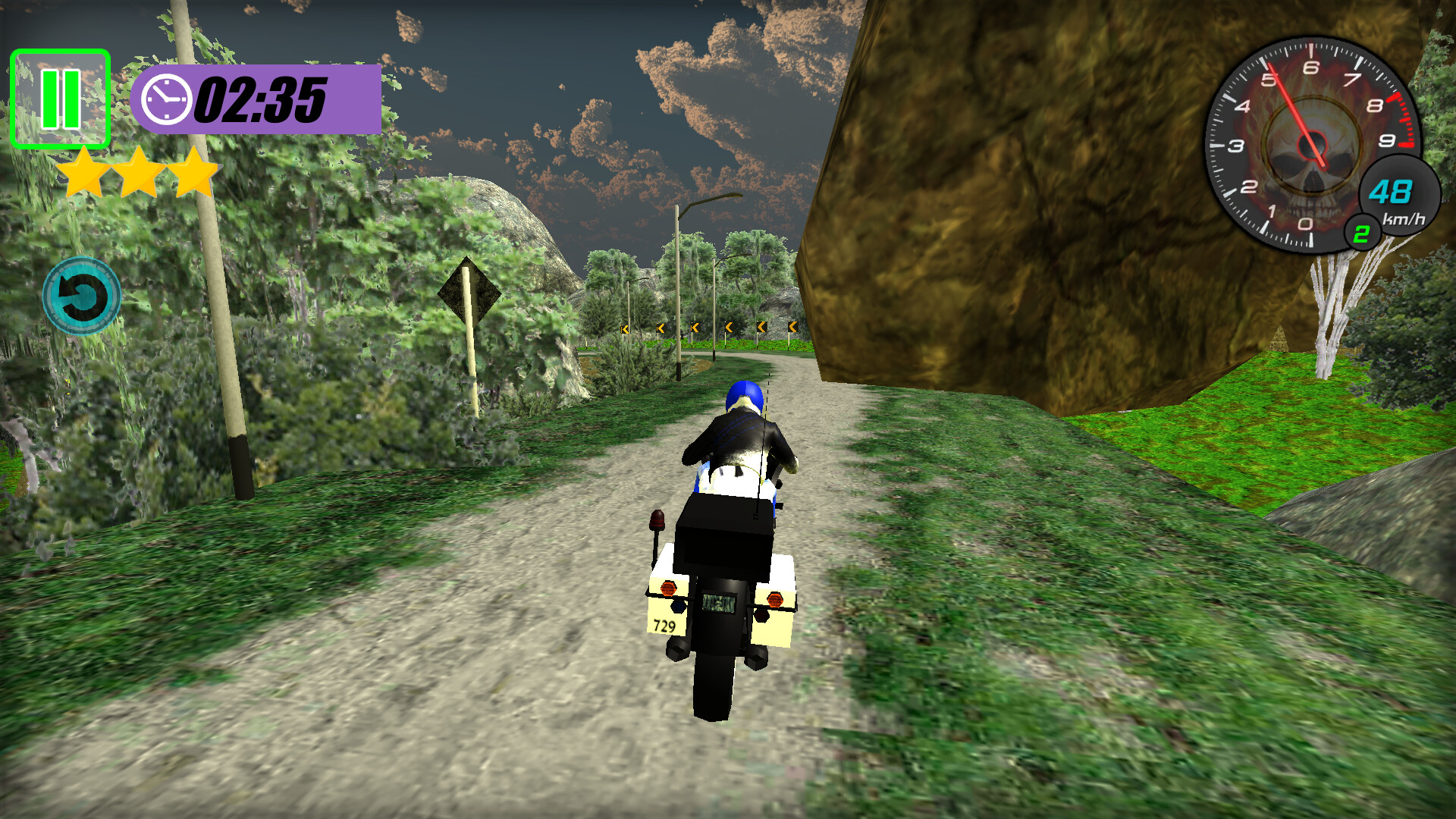Viewport: 1456px width, 819px height.
Task: Select the middle gold star
Action: pyautogui.click(x=139, y=171)
